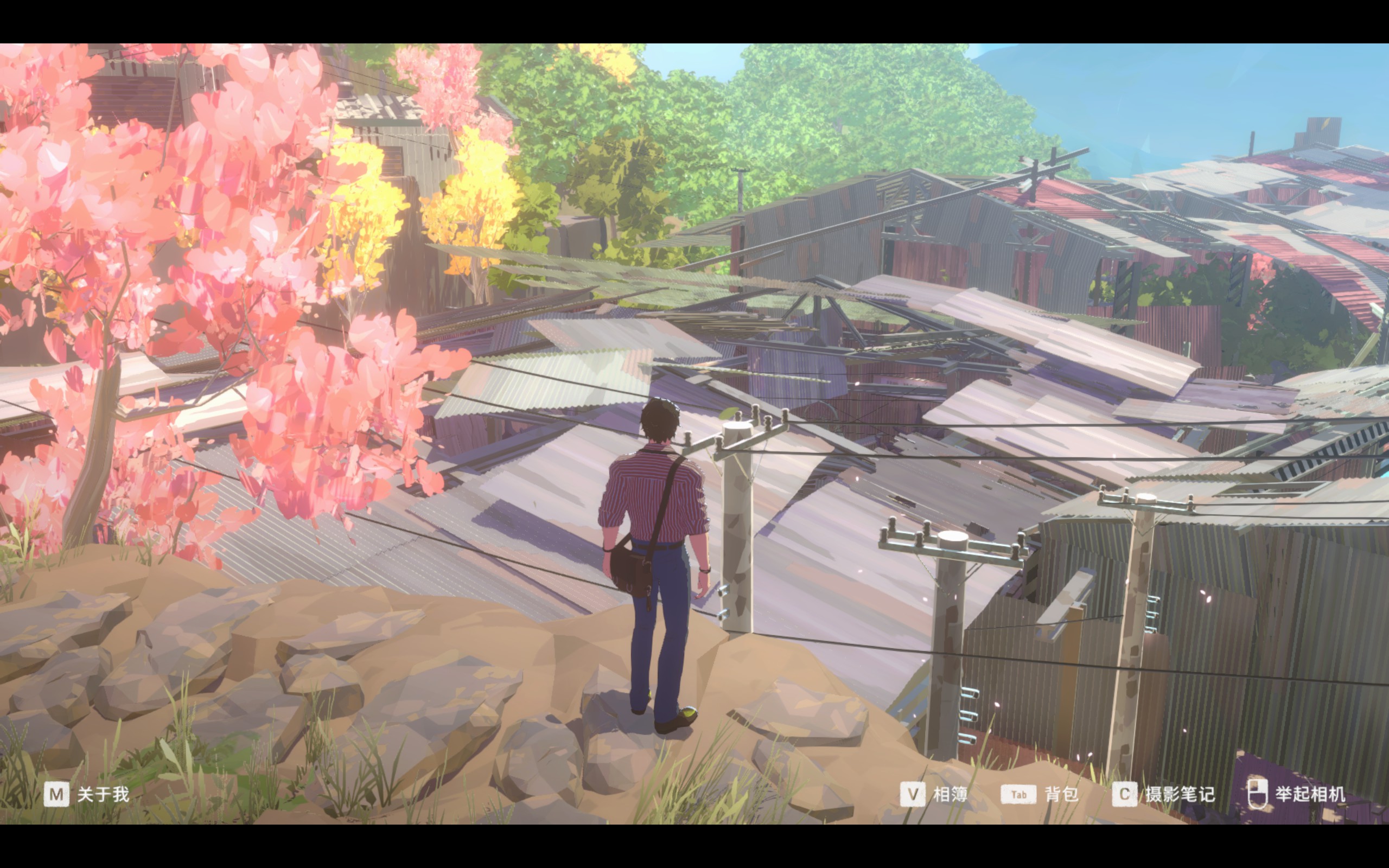Viewport: 1389px width, 868px height.
Task: Show the 摄影笔记 photography notes
Action: [x=1163, y=795]
